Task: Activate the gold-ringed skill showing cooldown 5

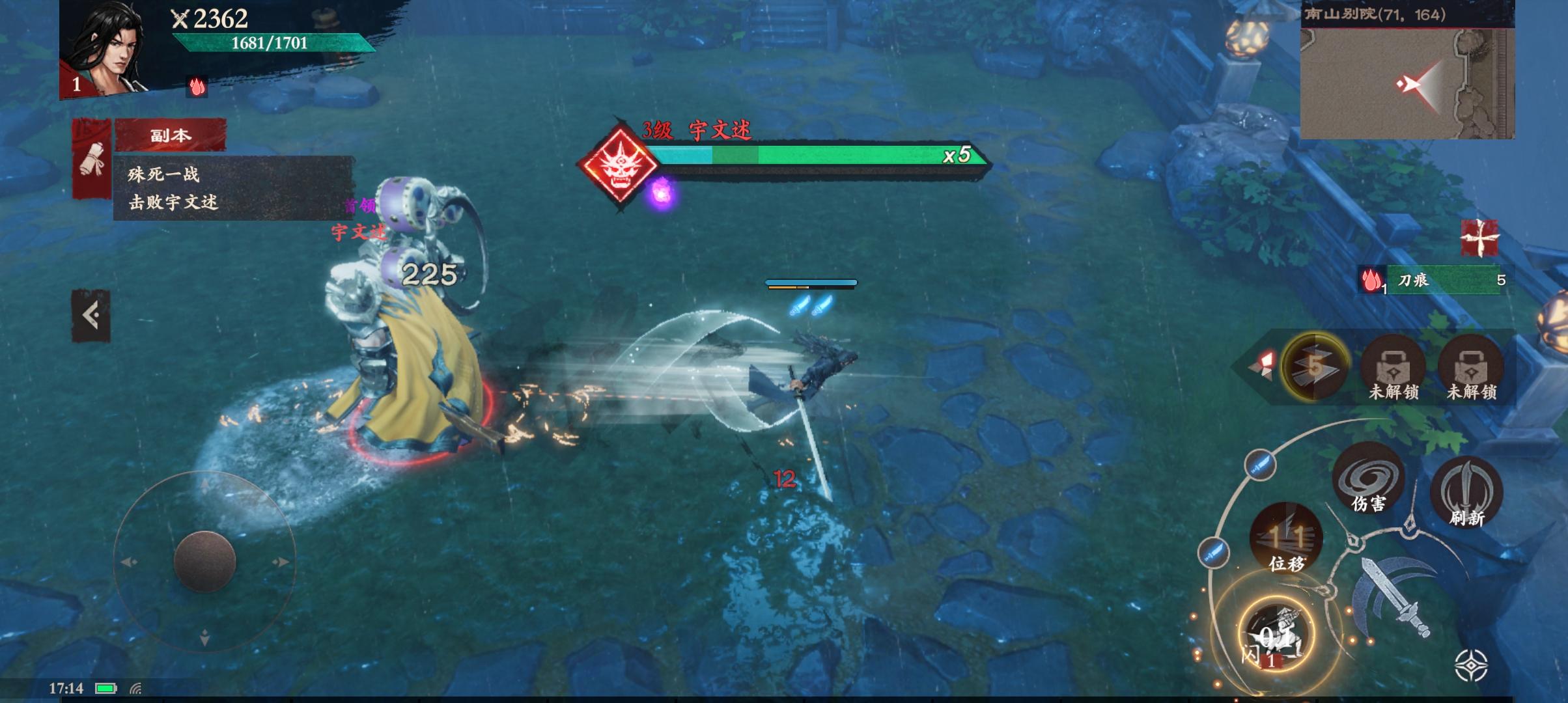Action: point(1315,366)
